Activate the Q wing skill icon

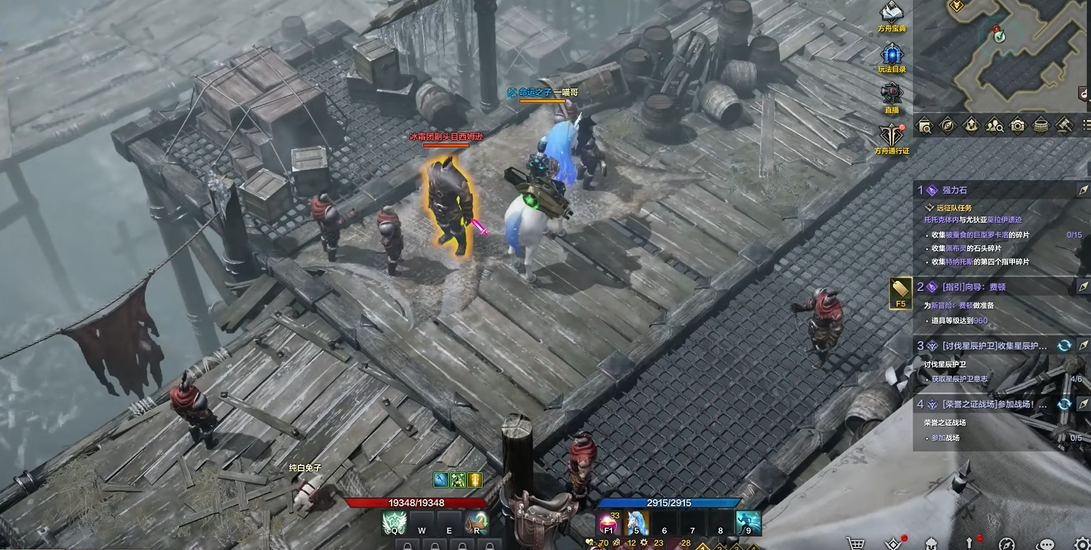394,523
